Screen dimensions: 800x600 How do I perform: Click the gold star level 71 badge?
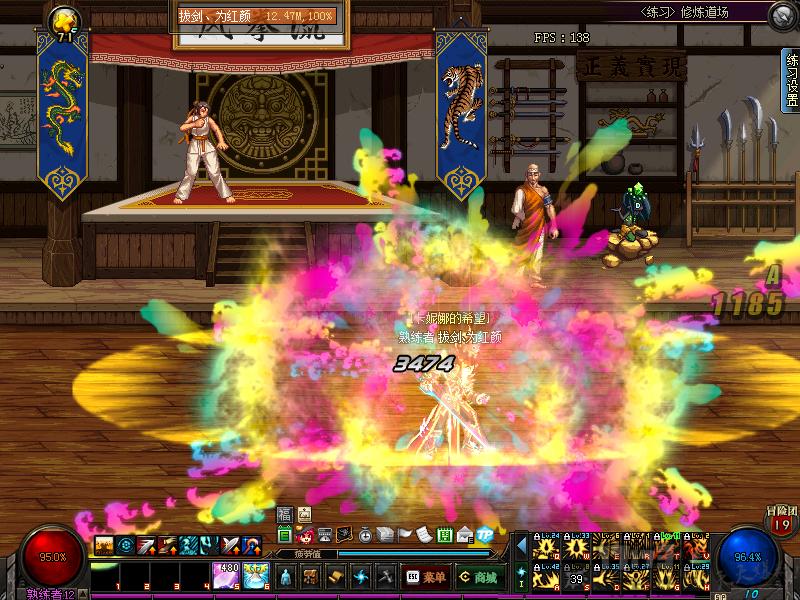coord(66,22)
